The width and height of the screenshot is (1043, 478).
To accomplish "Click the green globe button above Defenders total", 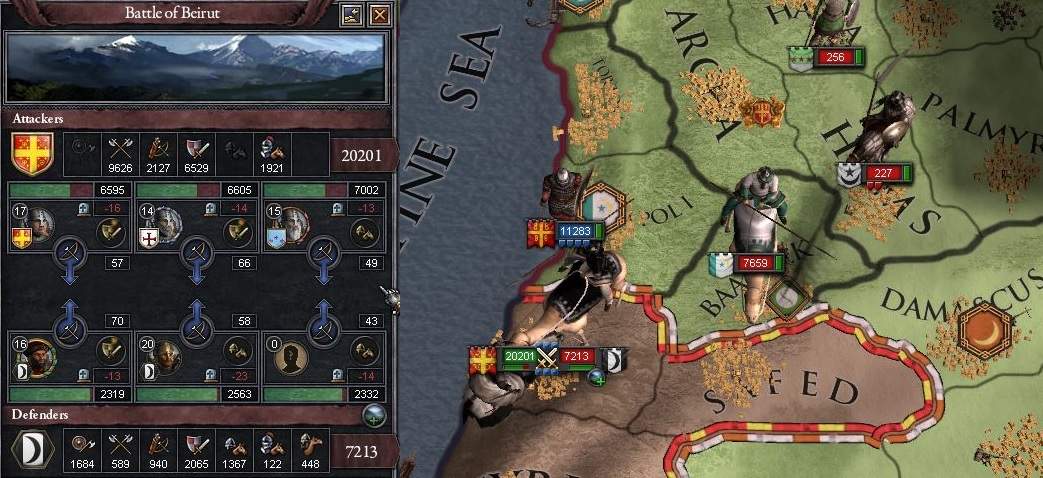I will (x=376, y=416).
